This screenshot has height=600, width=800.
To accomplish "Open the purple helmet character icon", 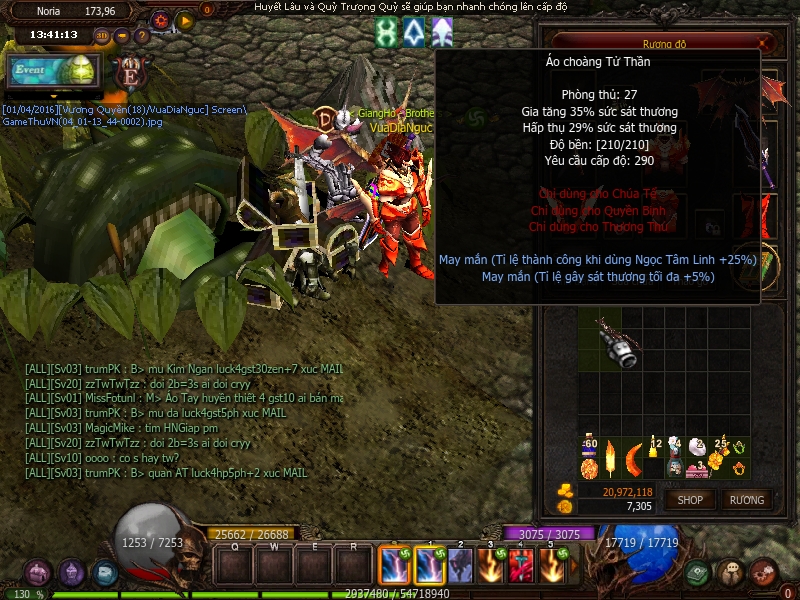I will [71, 573].
